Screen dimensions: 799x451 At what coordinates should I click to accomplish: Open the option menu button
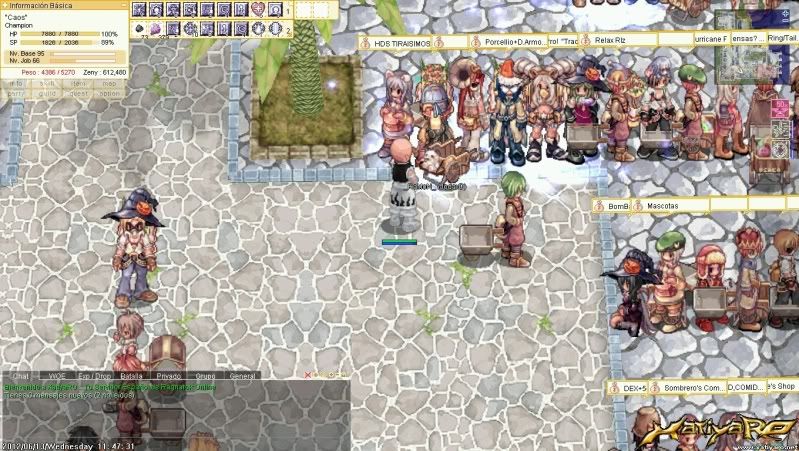pyautogui.click(x=109, y=93)
